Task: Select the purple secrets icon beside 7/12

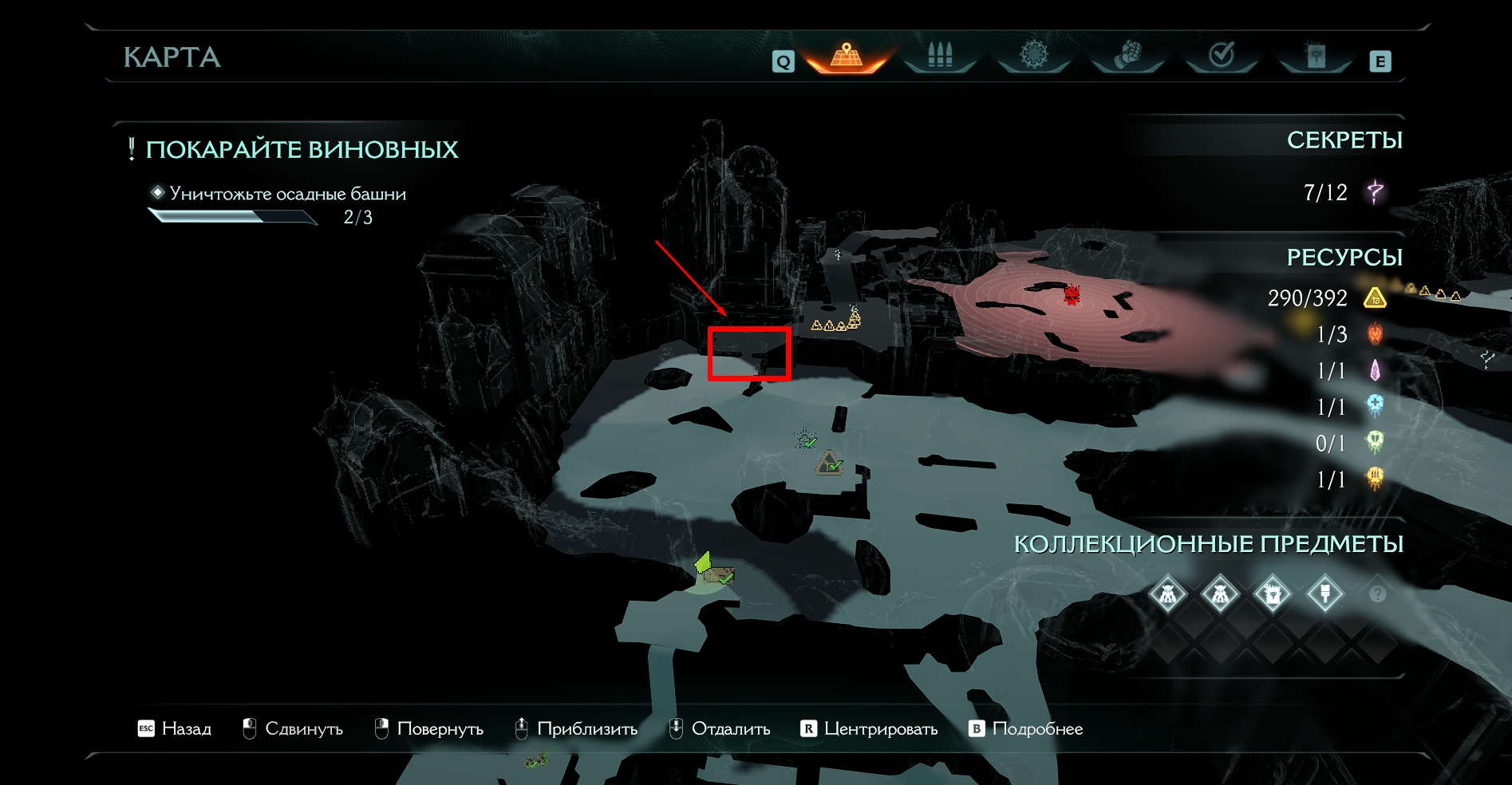Action: 1375,192
